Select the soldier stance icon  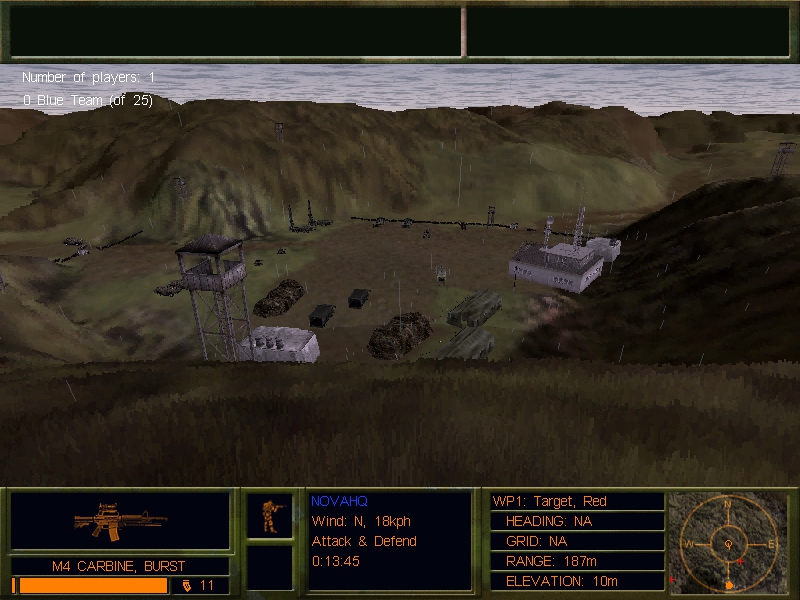pos(270,516)
